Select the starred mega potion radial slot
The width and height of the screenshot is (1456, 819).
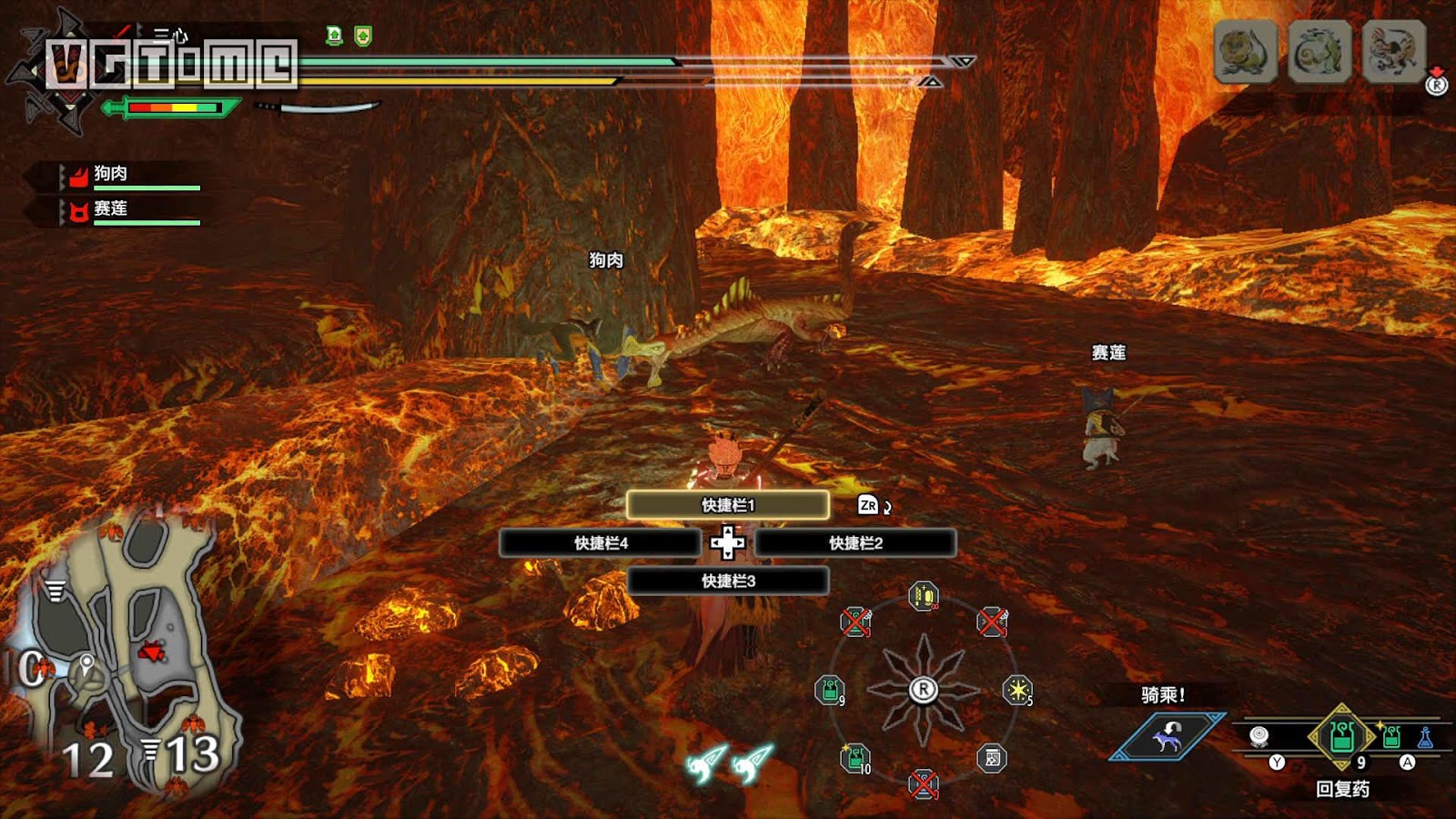click(855, 757)
